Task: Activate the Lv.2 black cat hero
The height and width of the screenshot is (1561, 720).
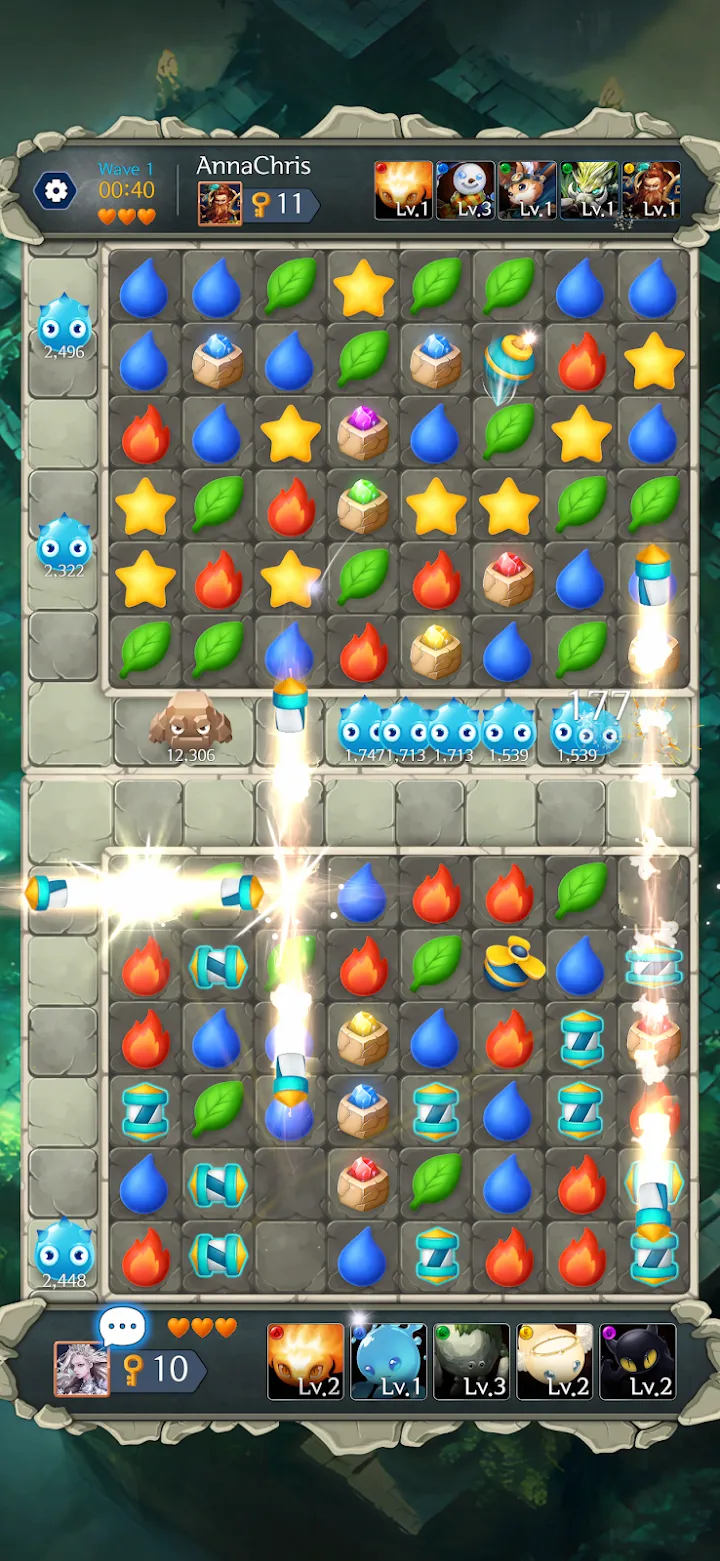Action: [x=638, y=1361]
